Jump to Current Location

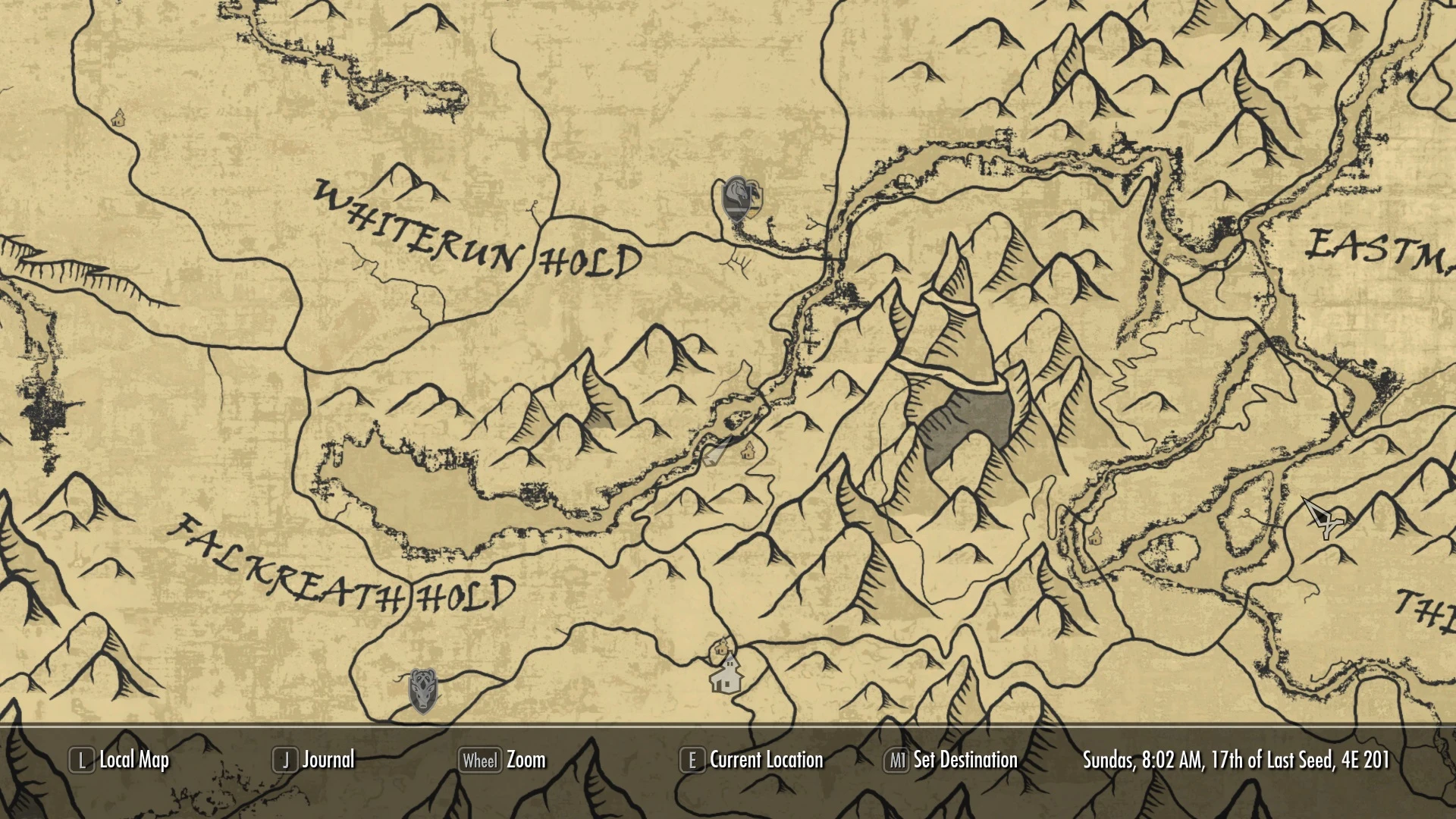pyautogui.click(x=766, y=760)
